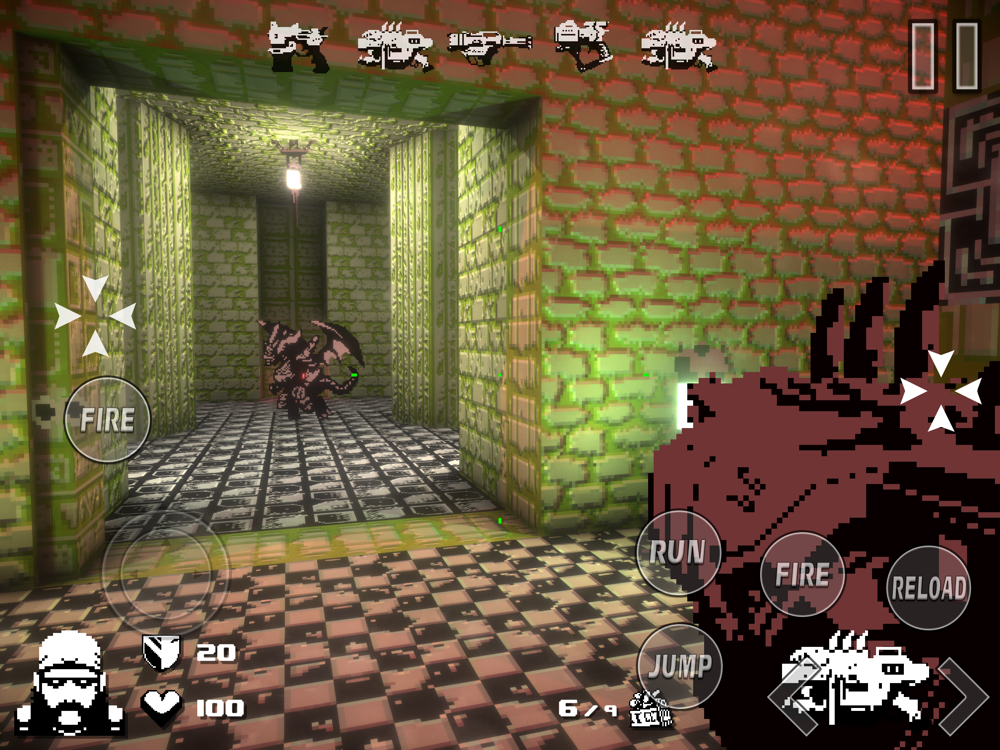1000x750 pixels.
Task: Tap the FIRE button beside RELOAD
Action: coord(802,574)
